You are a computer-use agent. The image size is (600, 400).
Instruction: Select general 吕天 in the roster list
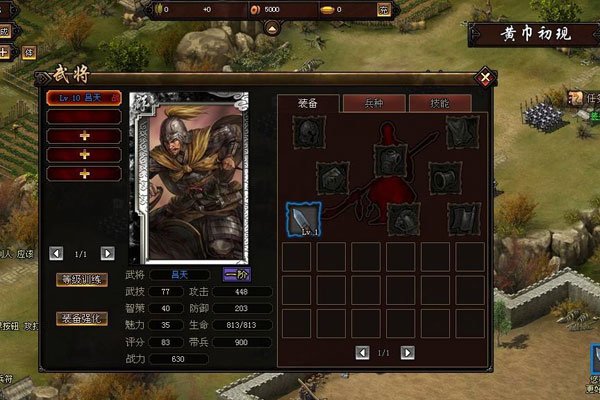[x=84, y=98]
